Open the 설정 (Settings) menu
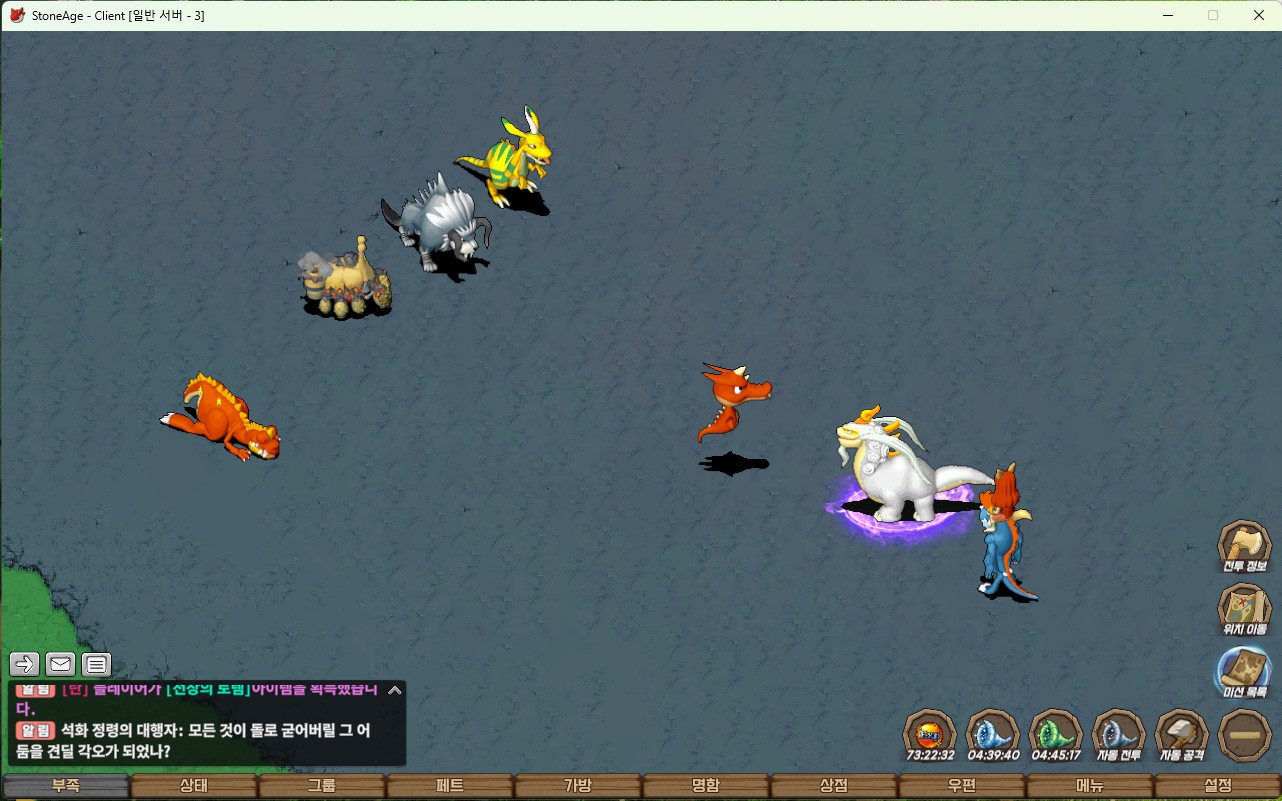The width and height of the screenshot is (1282, 801). pos(1218,786)
